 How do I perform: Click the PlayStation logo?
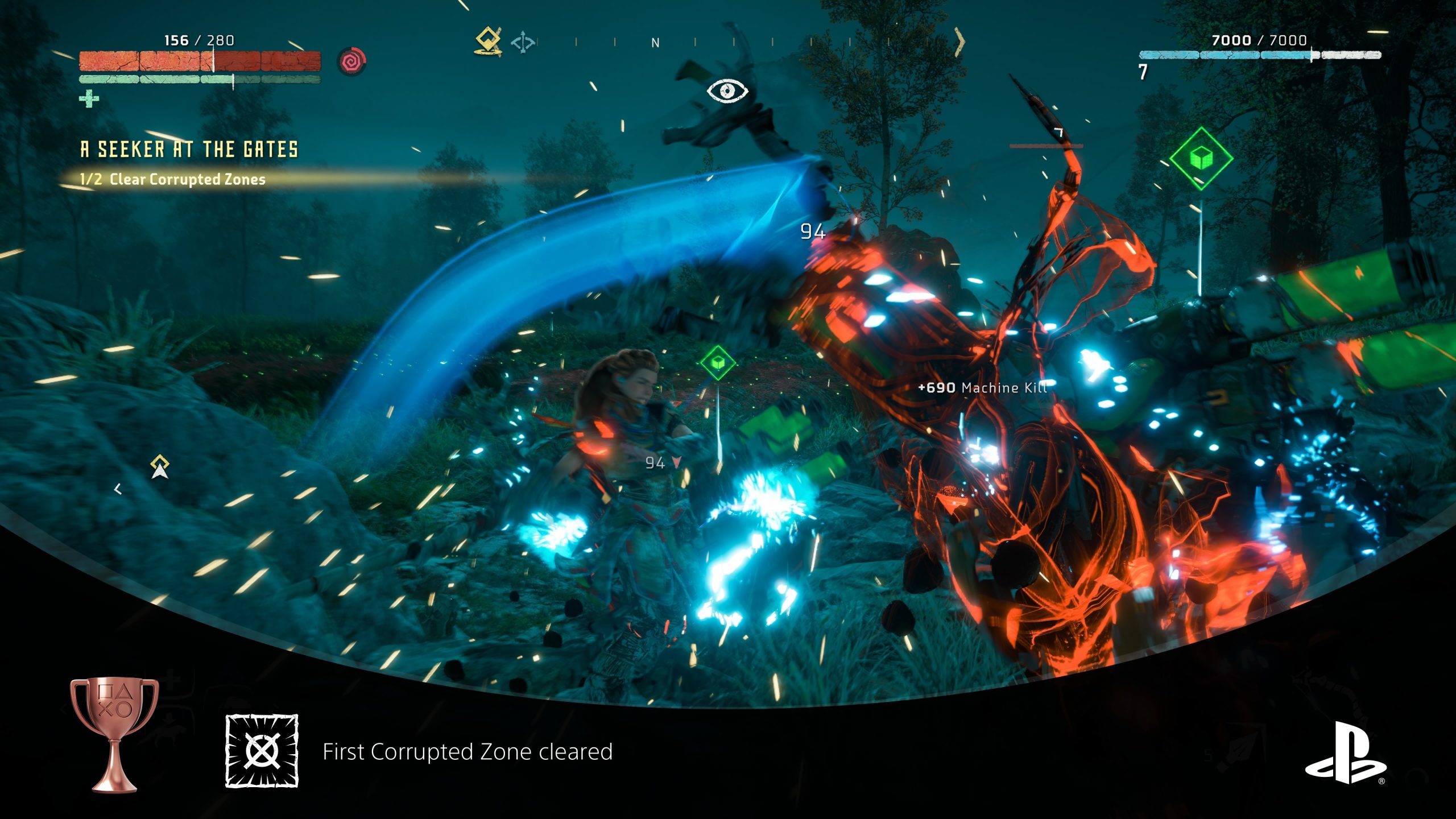[1345, 752]
